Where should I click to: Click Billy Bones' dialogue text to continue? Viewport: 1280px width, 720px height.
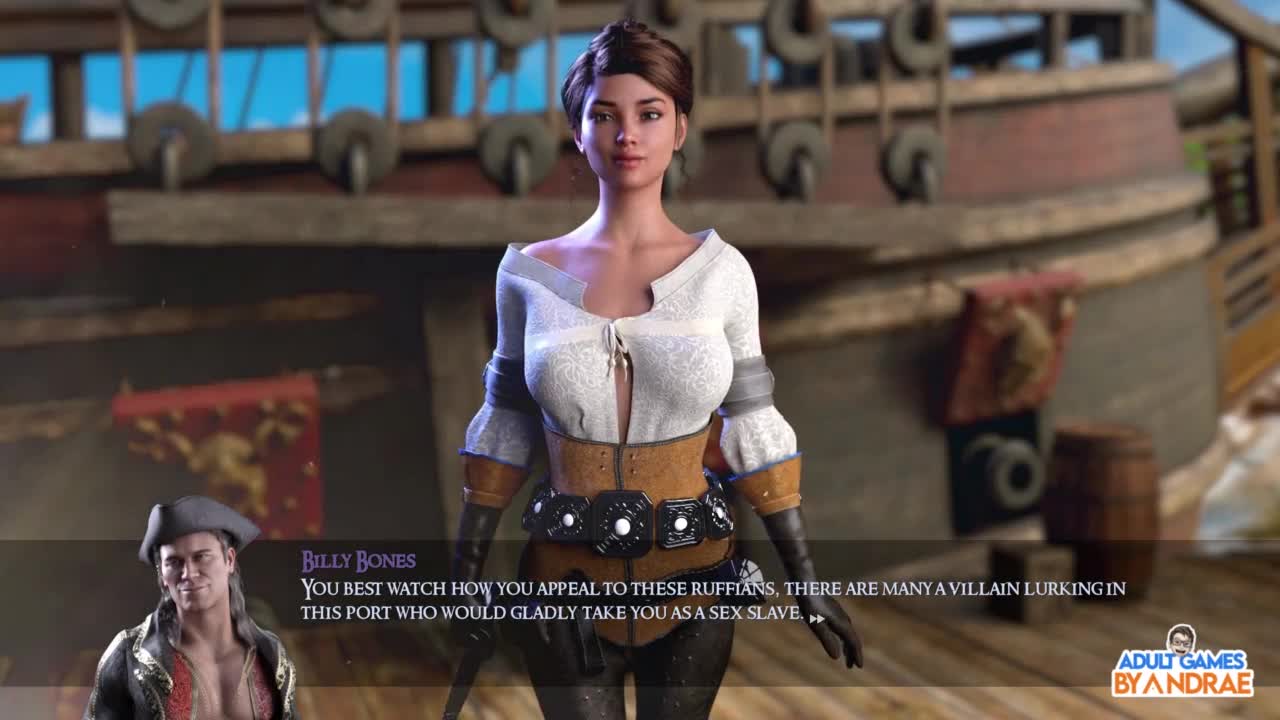pyautogui.click(x=712, y=601)
